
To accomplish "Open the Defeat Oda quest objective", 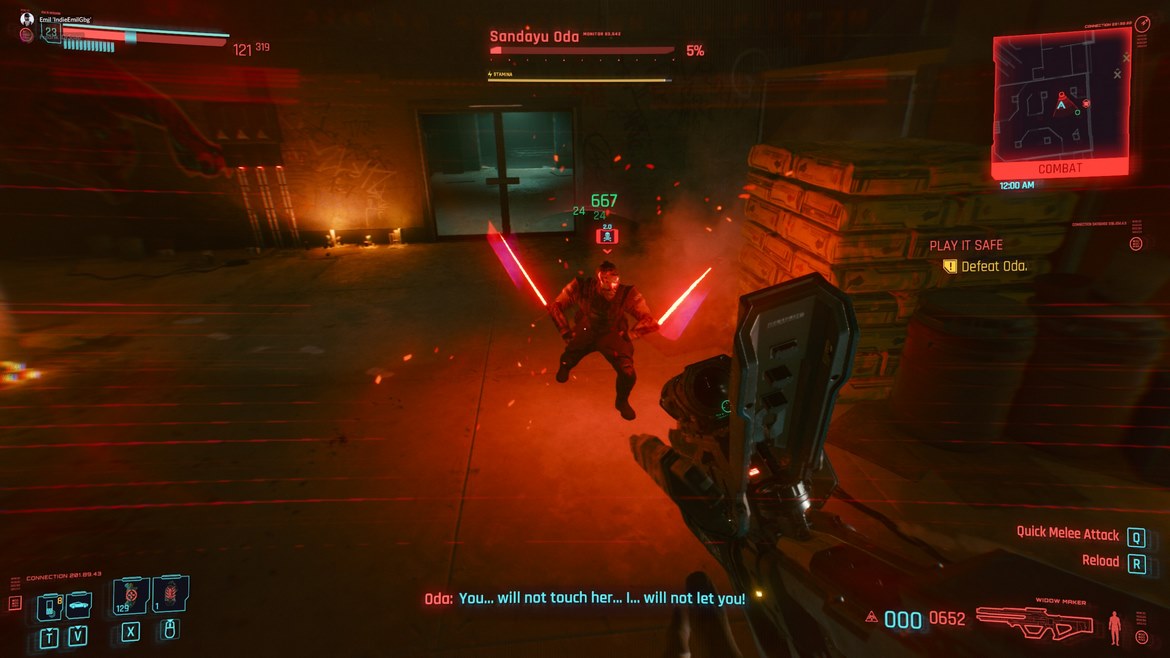I will [993, 267].
